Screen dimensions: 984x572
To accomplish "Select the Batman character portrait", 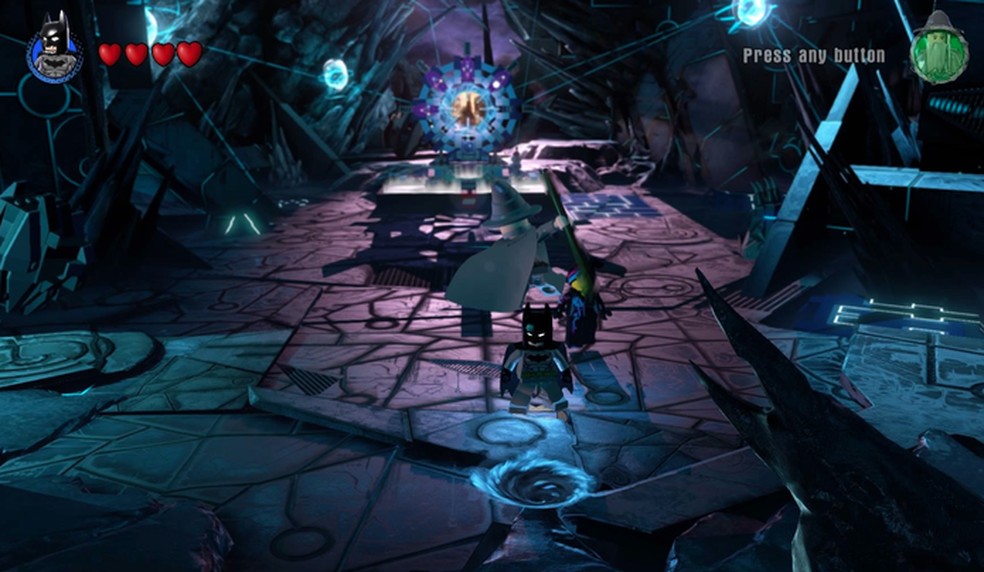I will tap(54, 48).
